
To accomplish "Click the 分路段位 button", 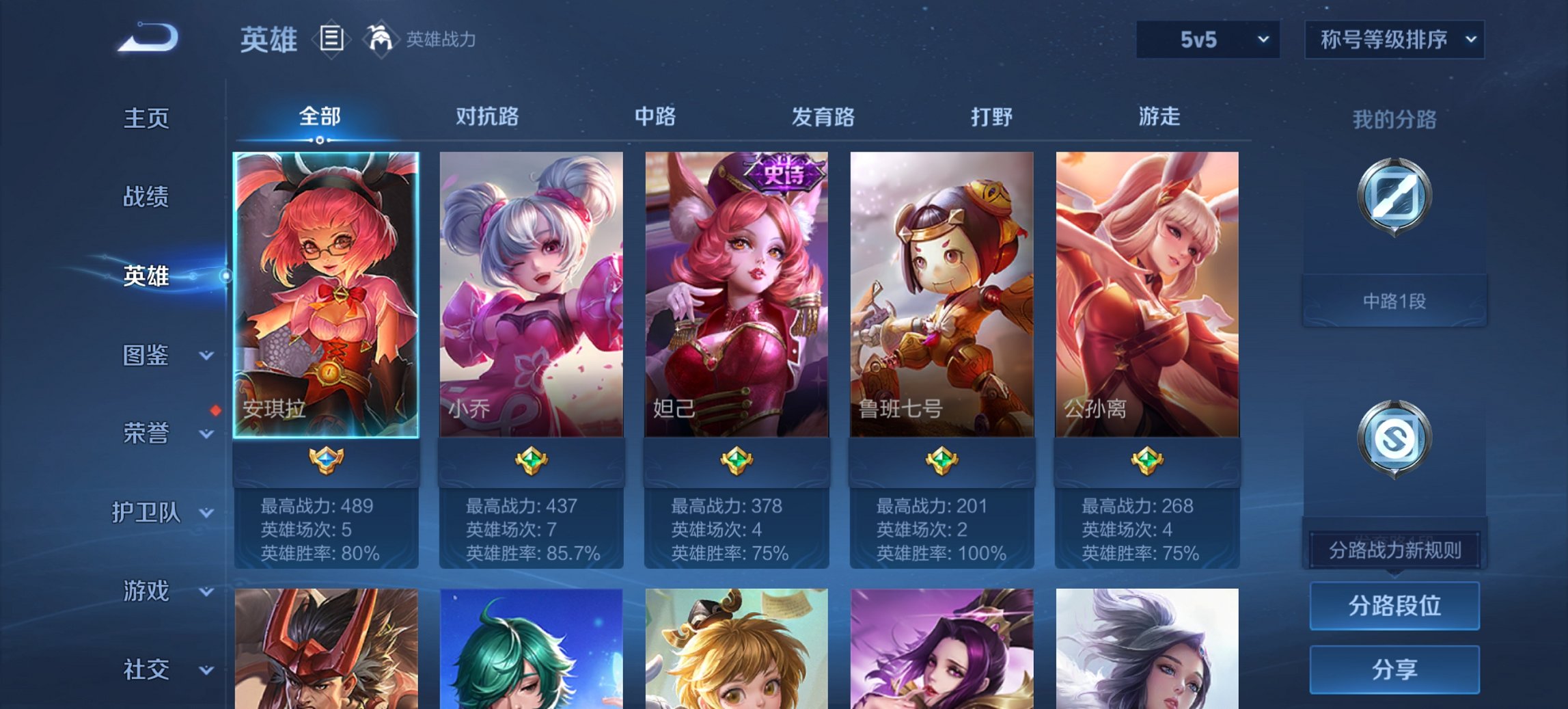I will tap(1394, 606).
